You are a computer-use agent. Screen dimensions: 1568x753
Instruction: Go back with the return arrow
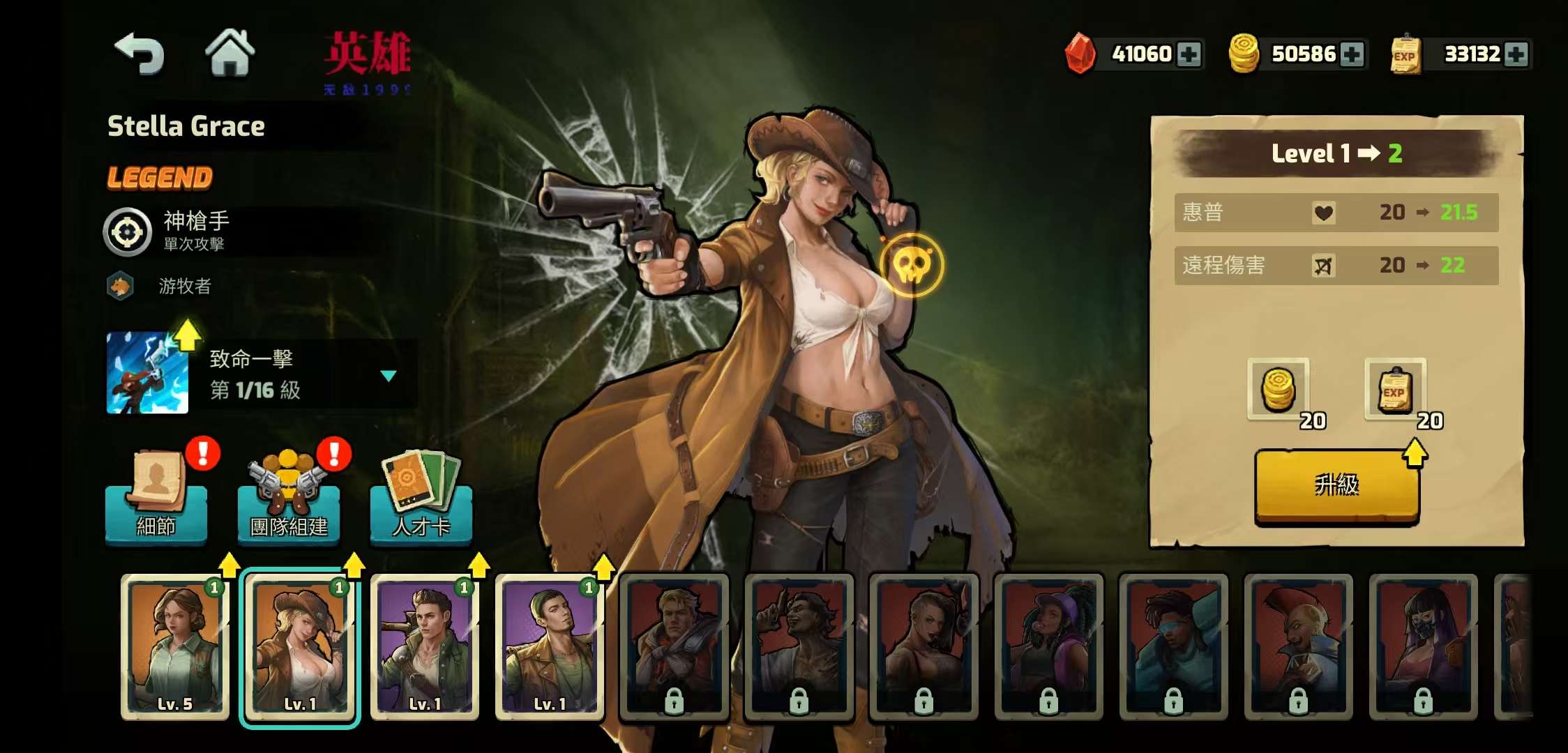(x=140, y=54)
